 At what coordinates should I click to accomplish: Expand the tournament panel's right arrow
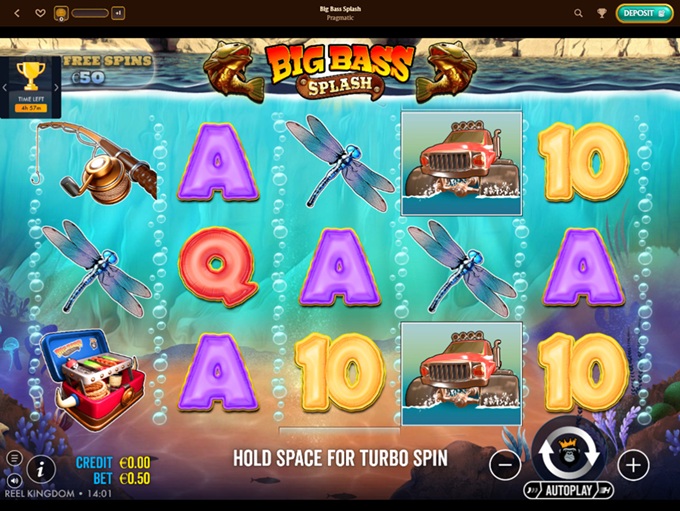(56, 87)
